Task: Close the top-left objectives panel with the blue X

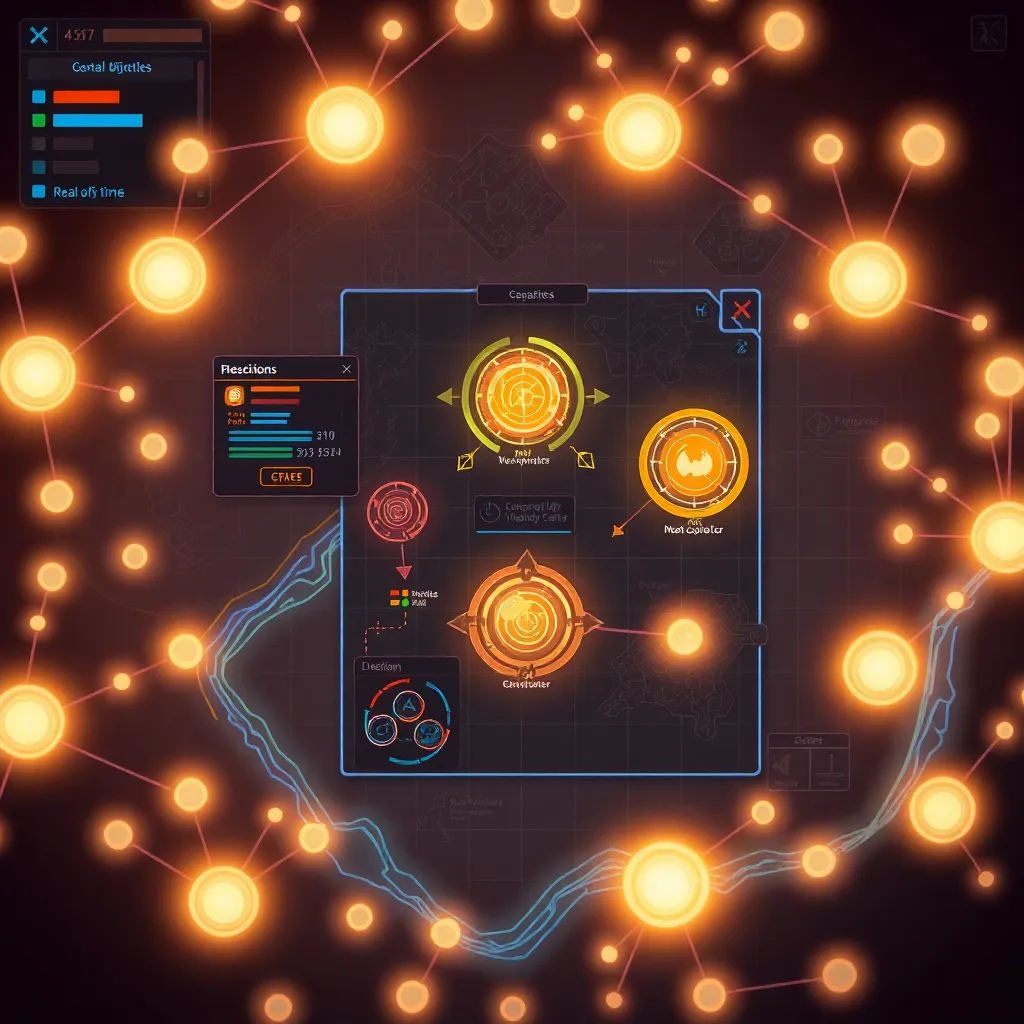Action: click(39, 36)
